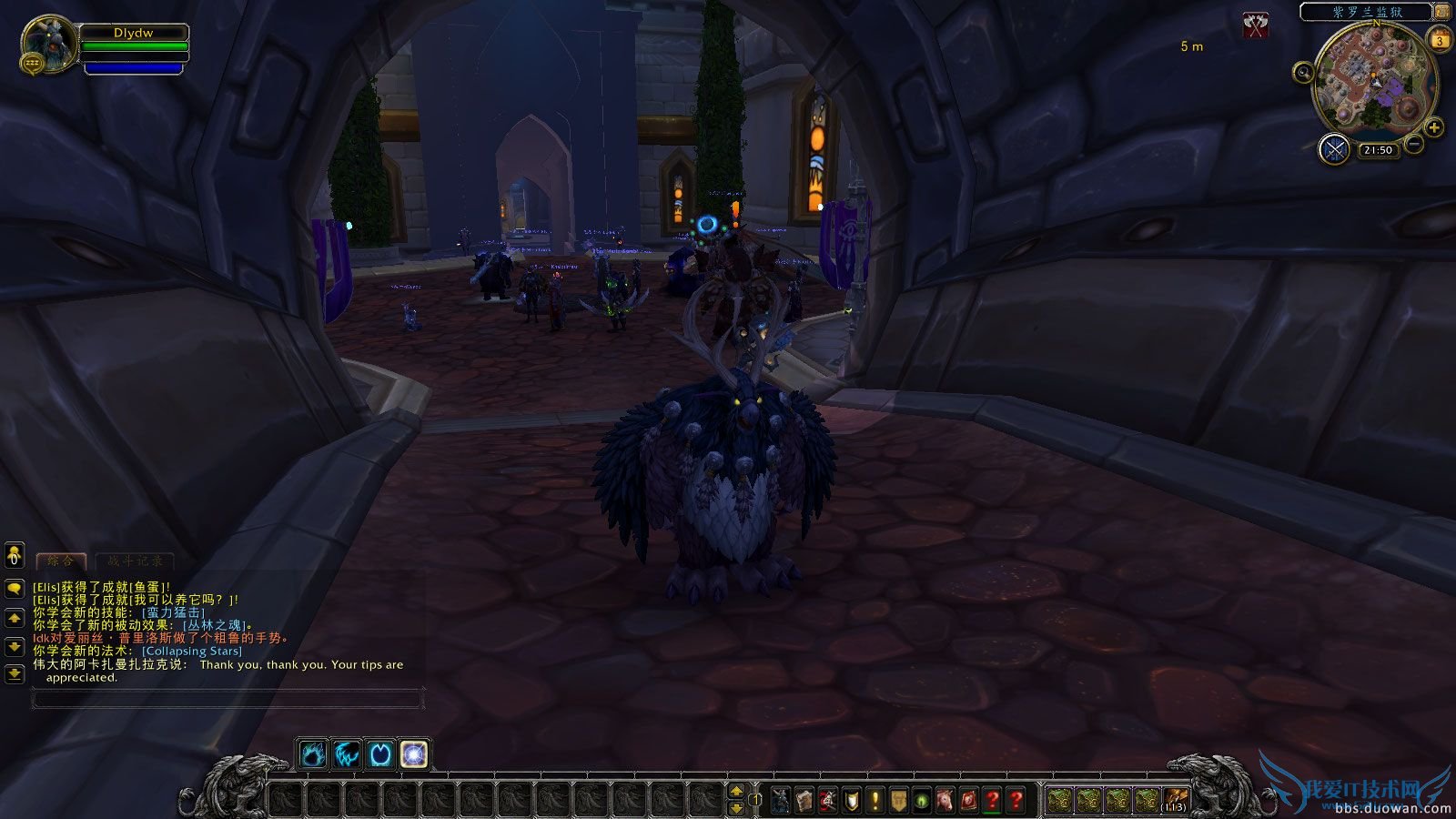Image resolution: width=1456 pixels, height=819 pixels.
Task: Toggle the friends counter button above chat
Action: (13, 553)
